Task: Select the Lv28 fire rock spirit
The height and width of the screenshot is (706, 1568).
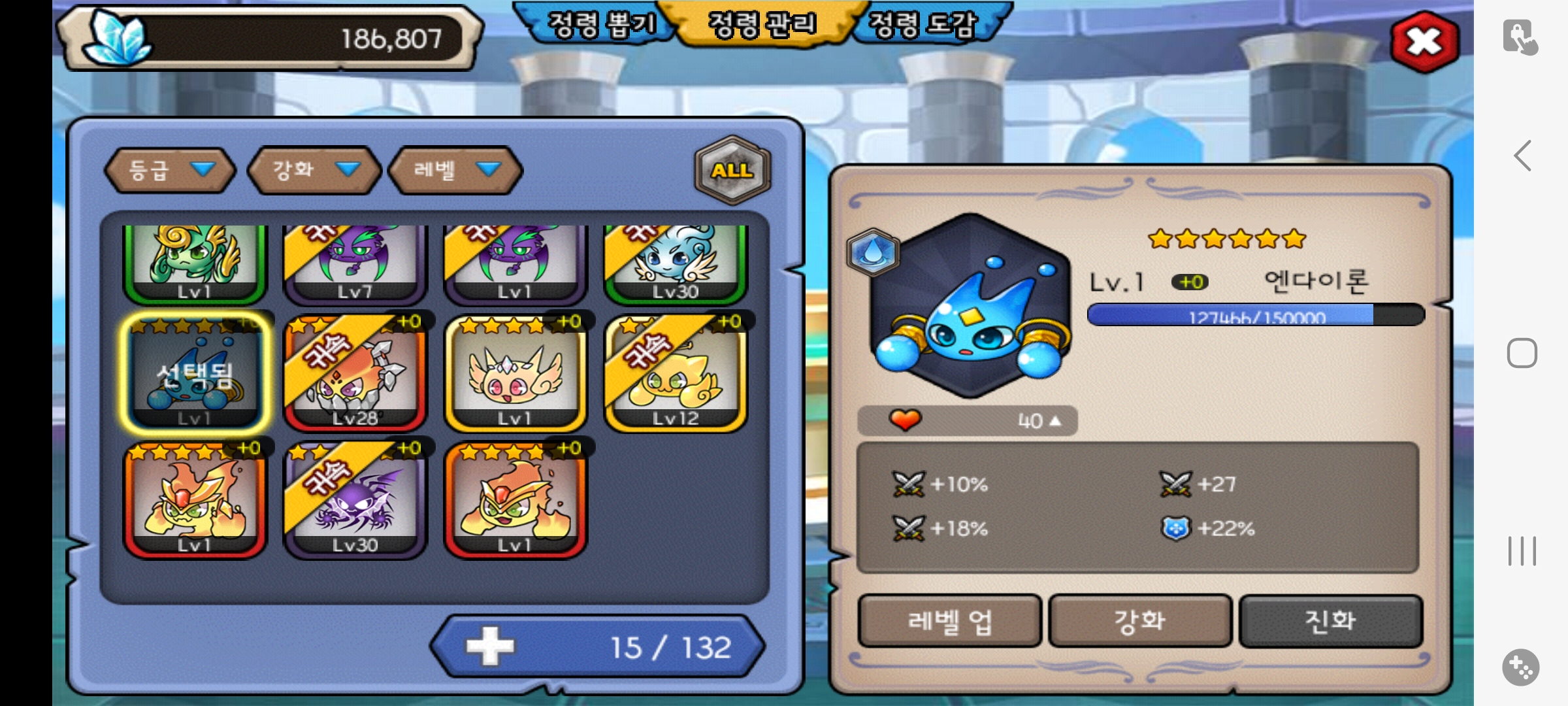Action: pyautogui.click(x=355, y=374)
